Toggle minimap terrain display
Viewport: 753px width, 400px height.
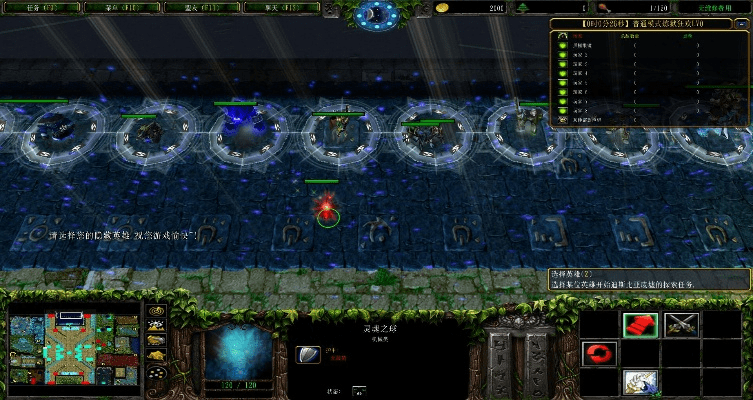click(157, 326)
